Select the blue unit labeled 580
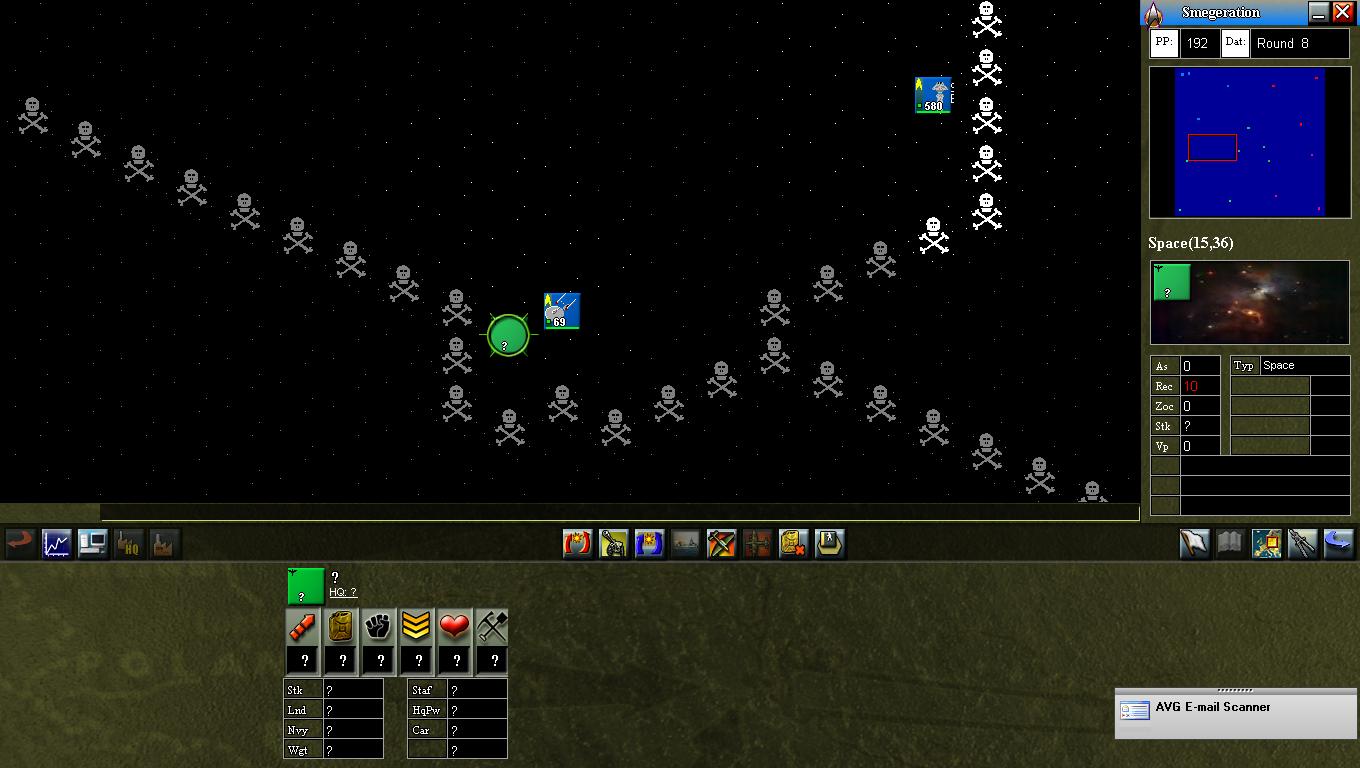This screenshot has height=768, width=1360. coord(933,95)
